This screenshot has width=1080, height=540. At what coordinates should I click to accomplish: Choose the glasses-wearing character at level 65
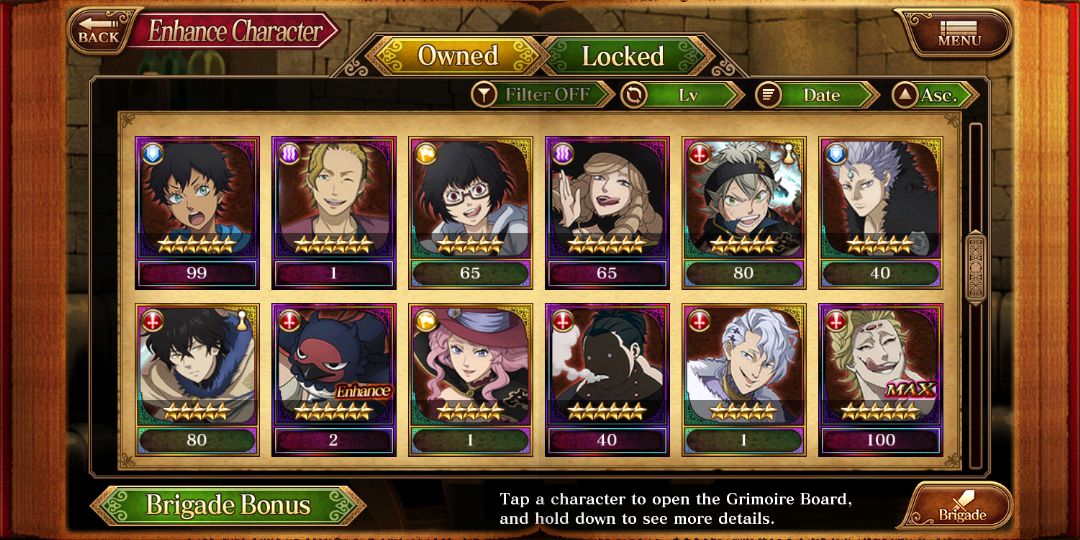(x=470, y=213)
